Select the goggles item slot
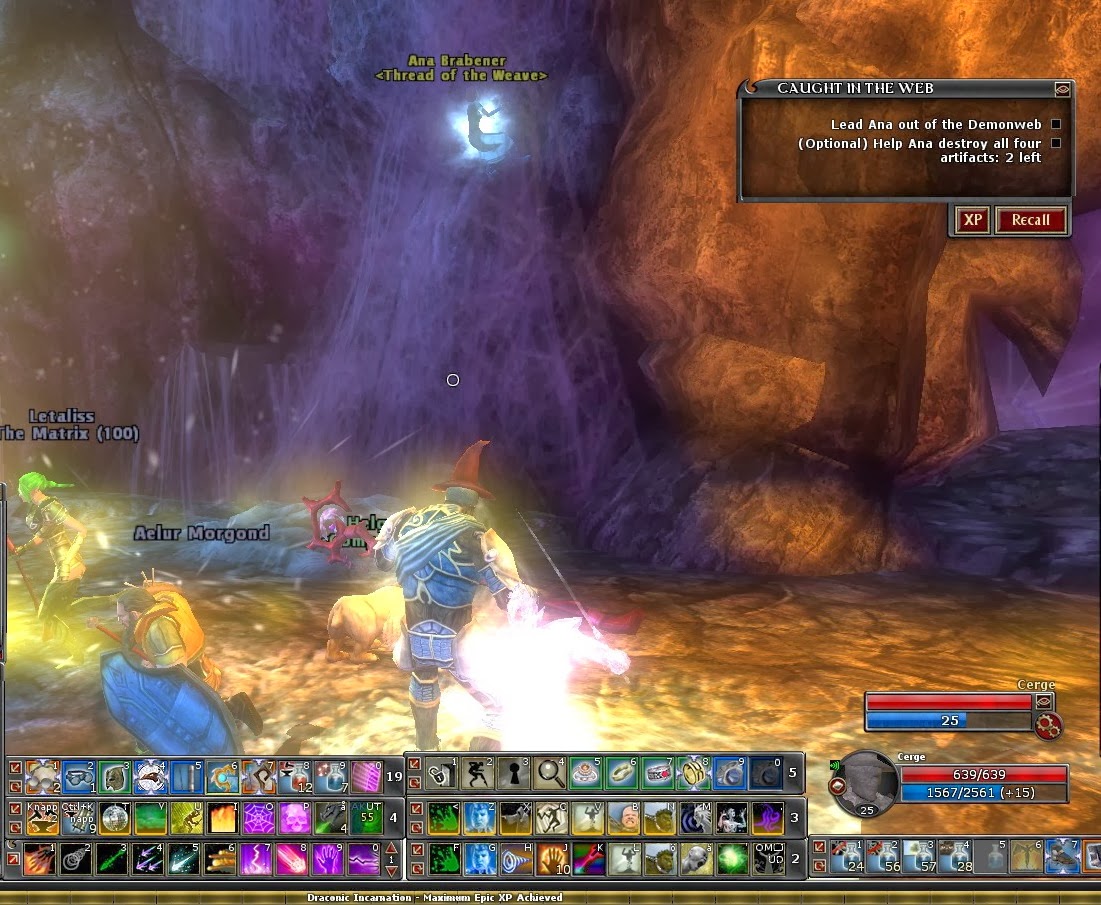1101x905 pixels. coord(76,776)
